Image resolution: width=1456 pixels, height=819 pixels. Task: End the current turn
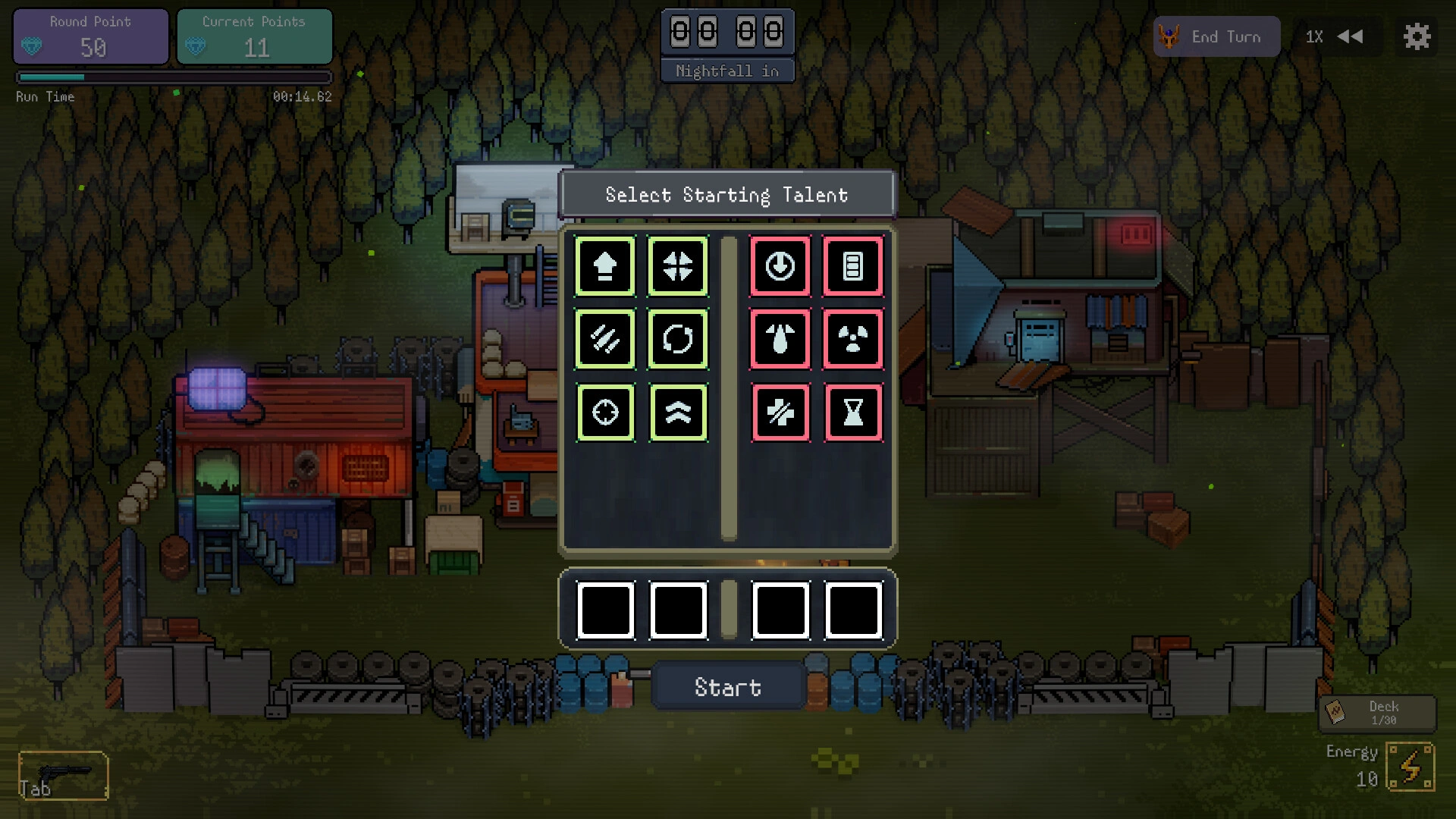point(1216,37)
